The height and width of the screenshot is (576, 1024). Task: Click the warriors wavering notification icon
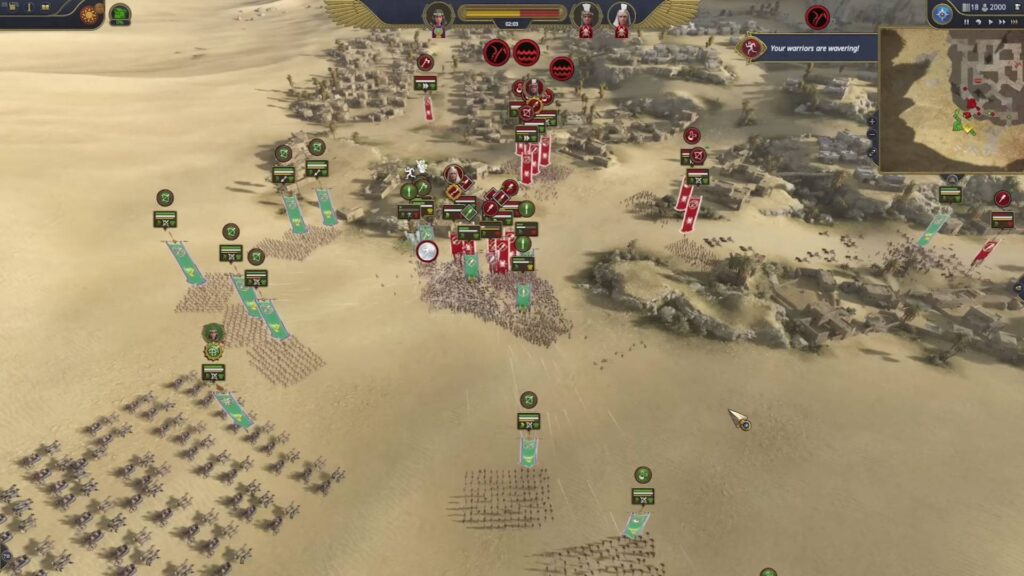click(x=748, y=47)
